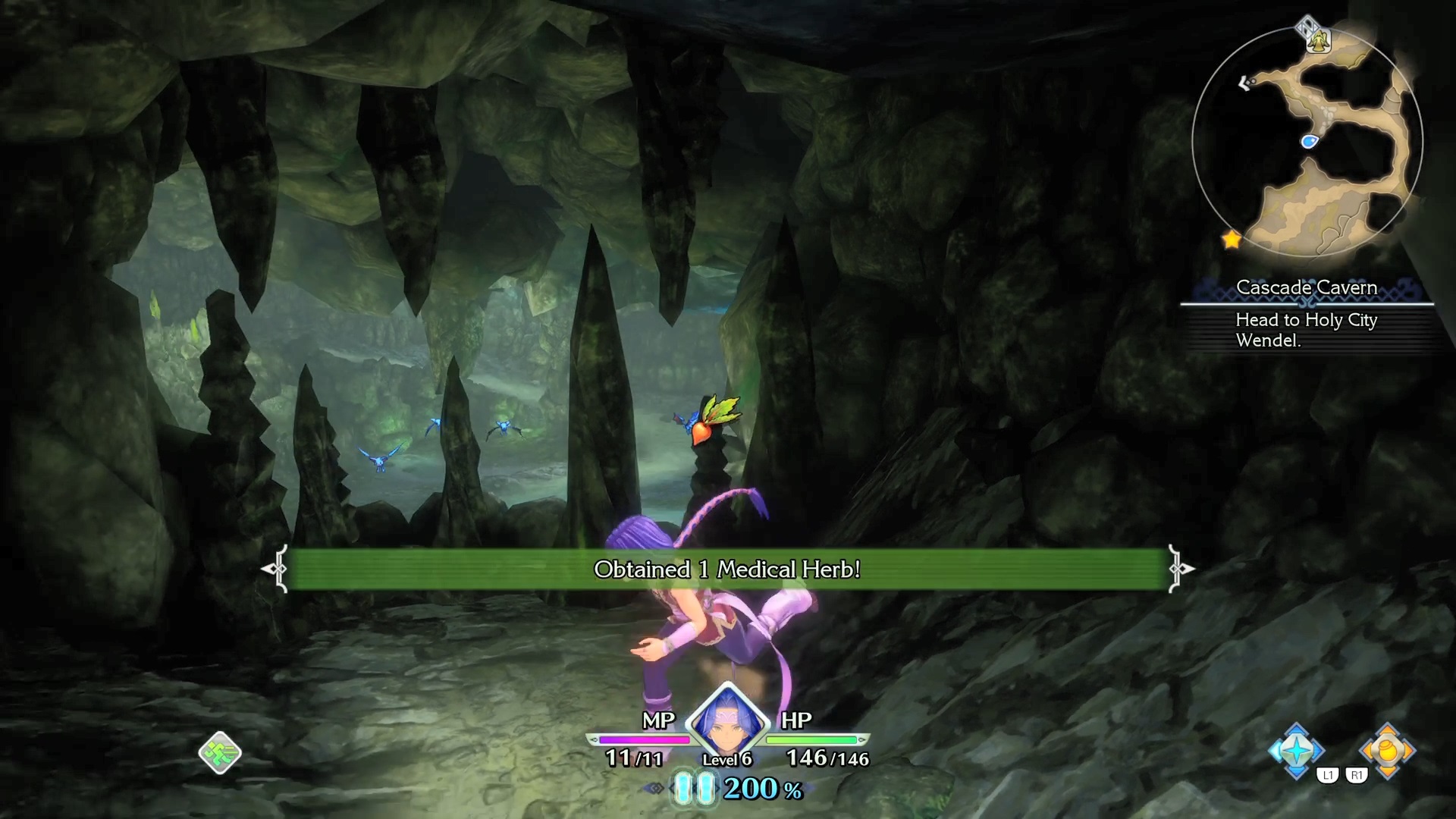Click the Cascade Cavern location label

[1306, 287]
